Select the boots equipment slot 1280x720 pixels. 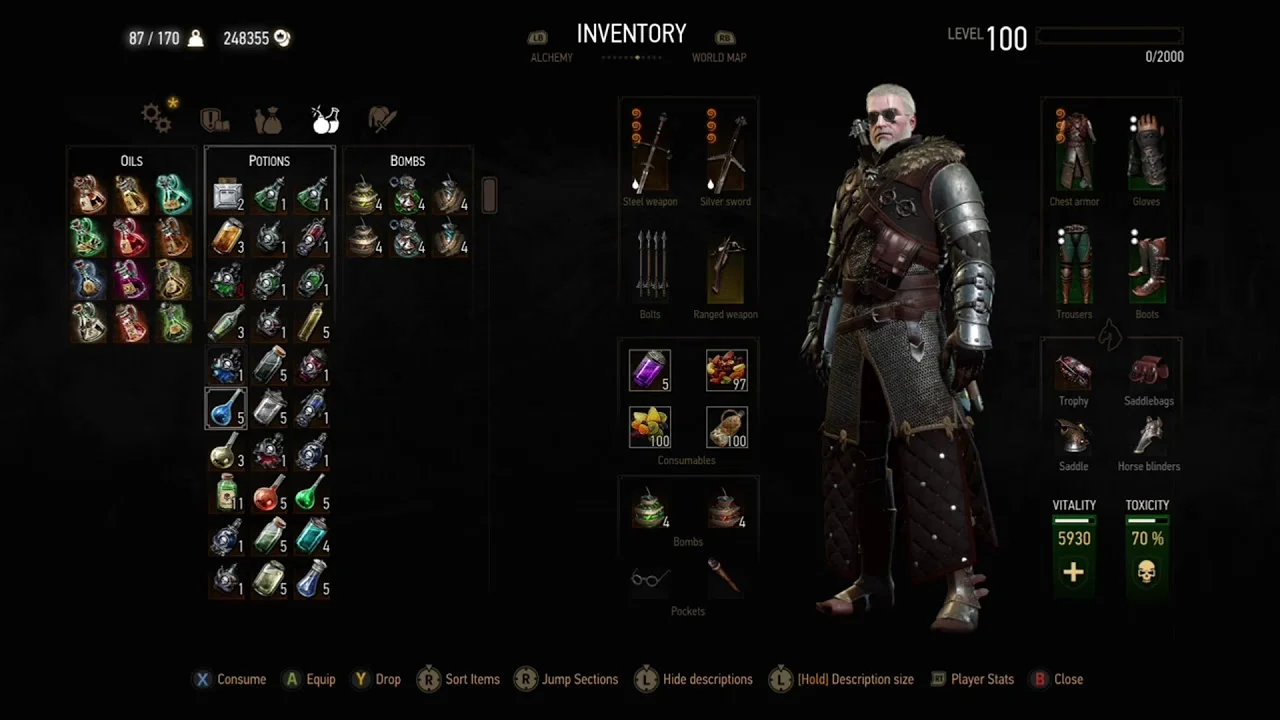1146,266
